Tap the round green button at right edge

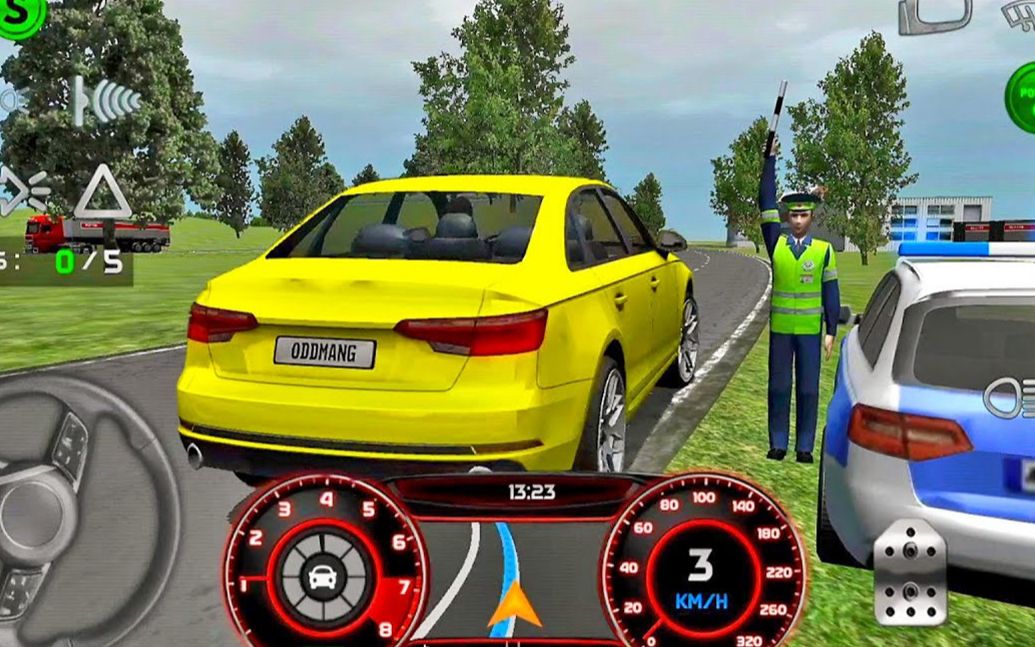(x=1021, y=98)
